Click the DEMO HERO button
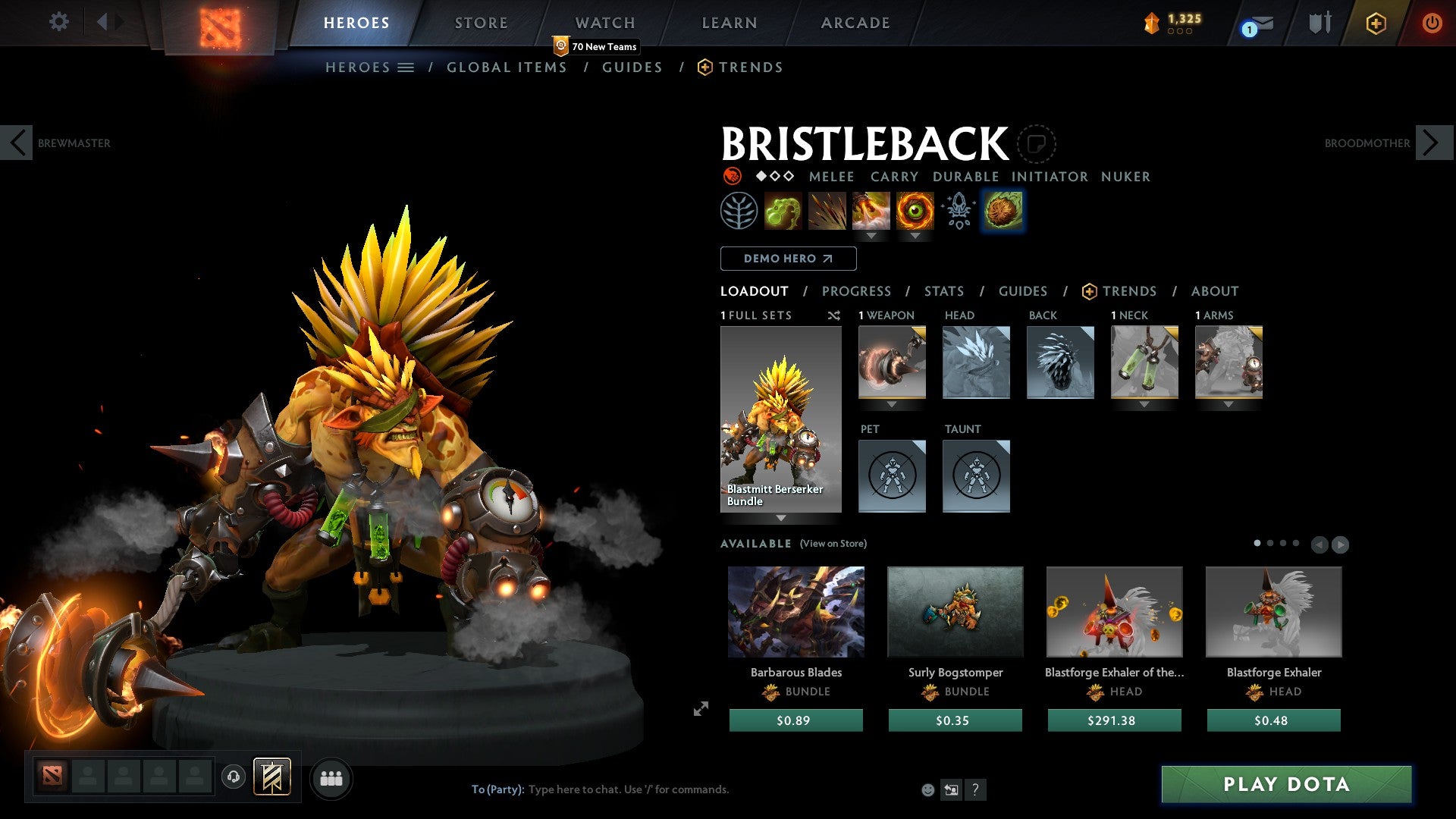Screen dimensions: 1456x819 click(x=787, y=259)
